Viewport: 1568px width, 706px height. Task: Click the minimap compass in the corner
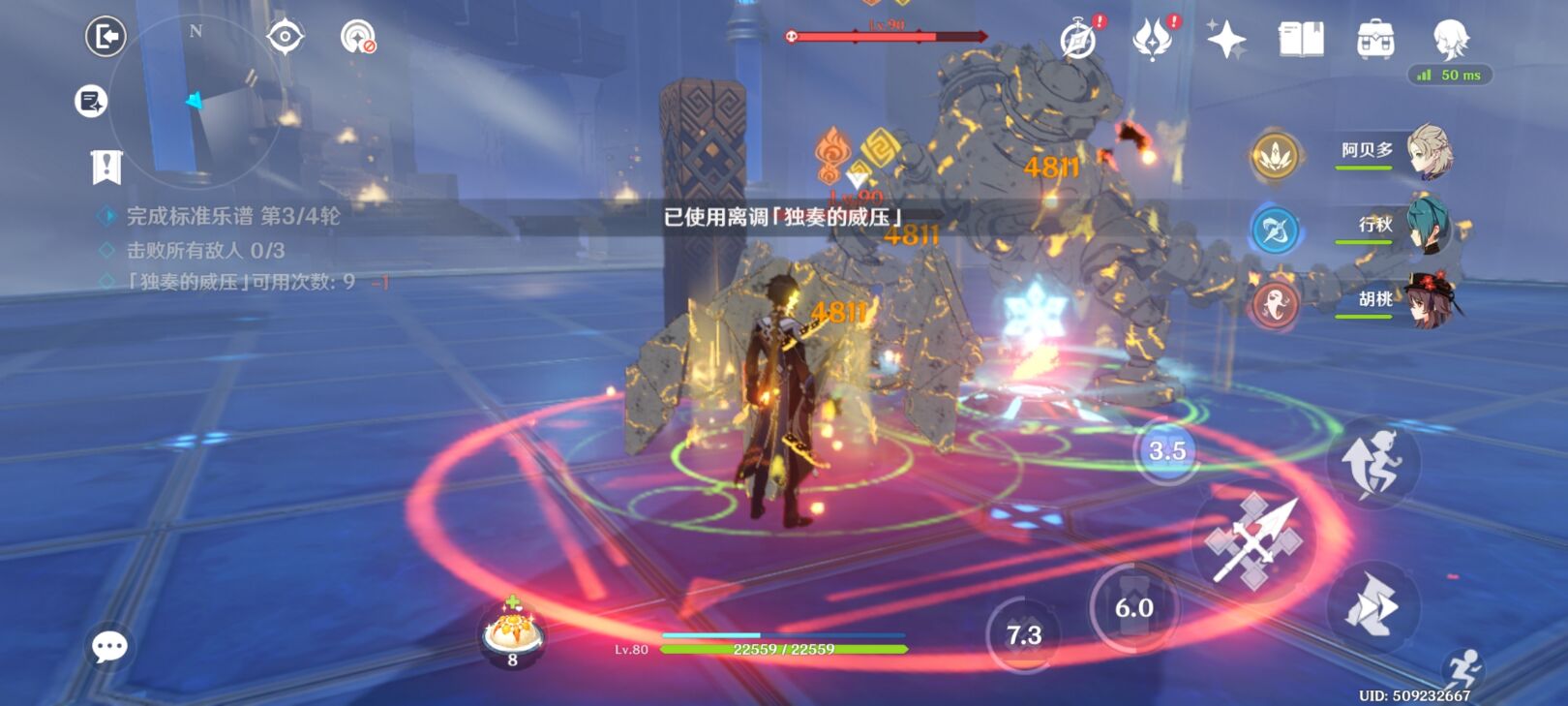pyautogui.click(x=194, y=97)
